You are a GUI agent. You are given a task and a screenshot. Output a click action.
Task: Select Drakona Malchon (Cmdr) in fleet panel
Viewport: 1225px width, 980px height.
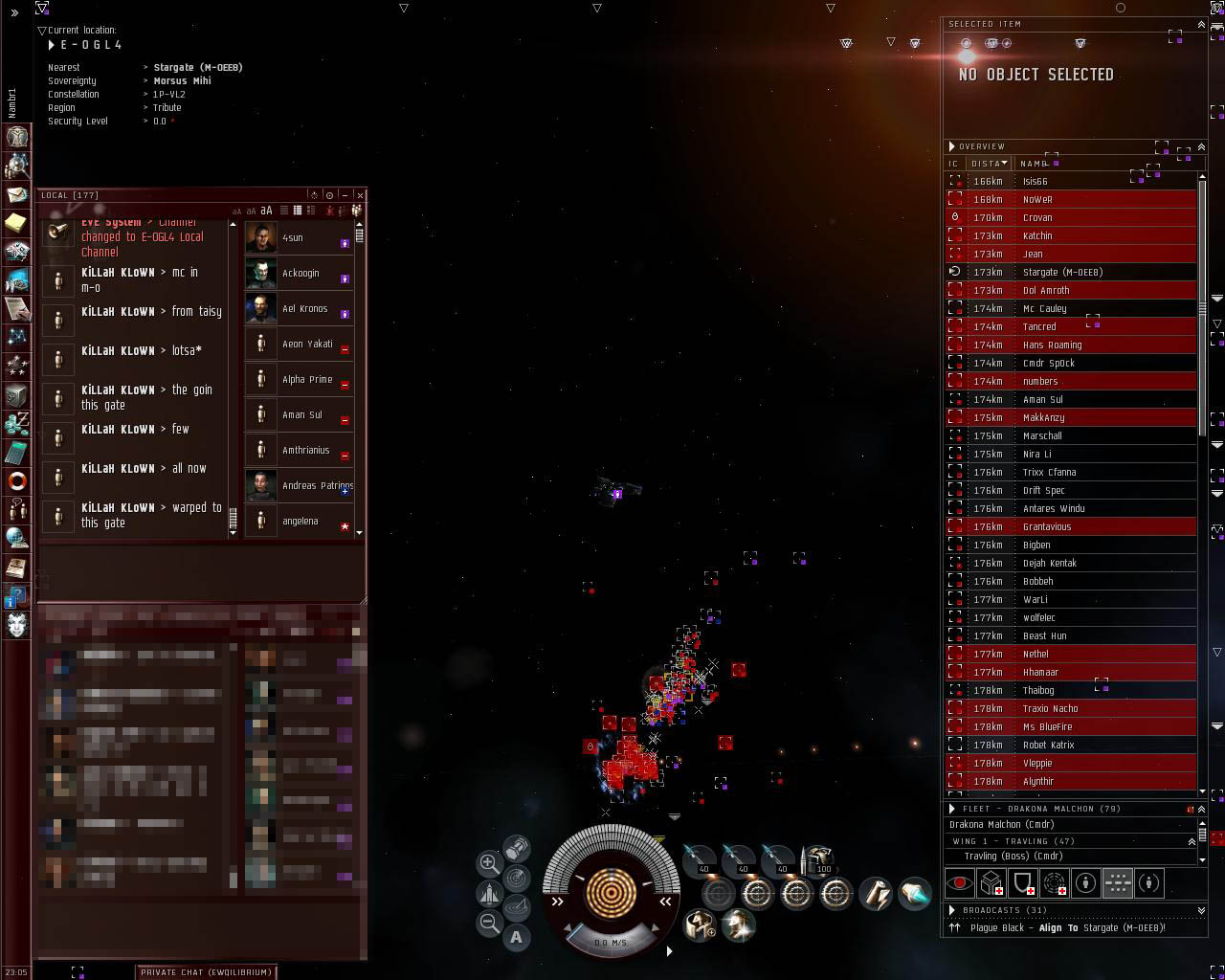click(x=1001, y=824)
